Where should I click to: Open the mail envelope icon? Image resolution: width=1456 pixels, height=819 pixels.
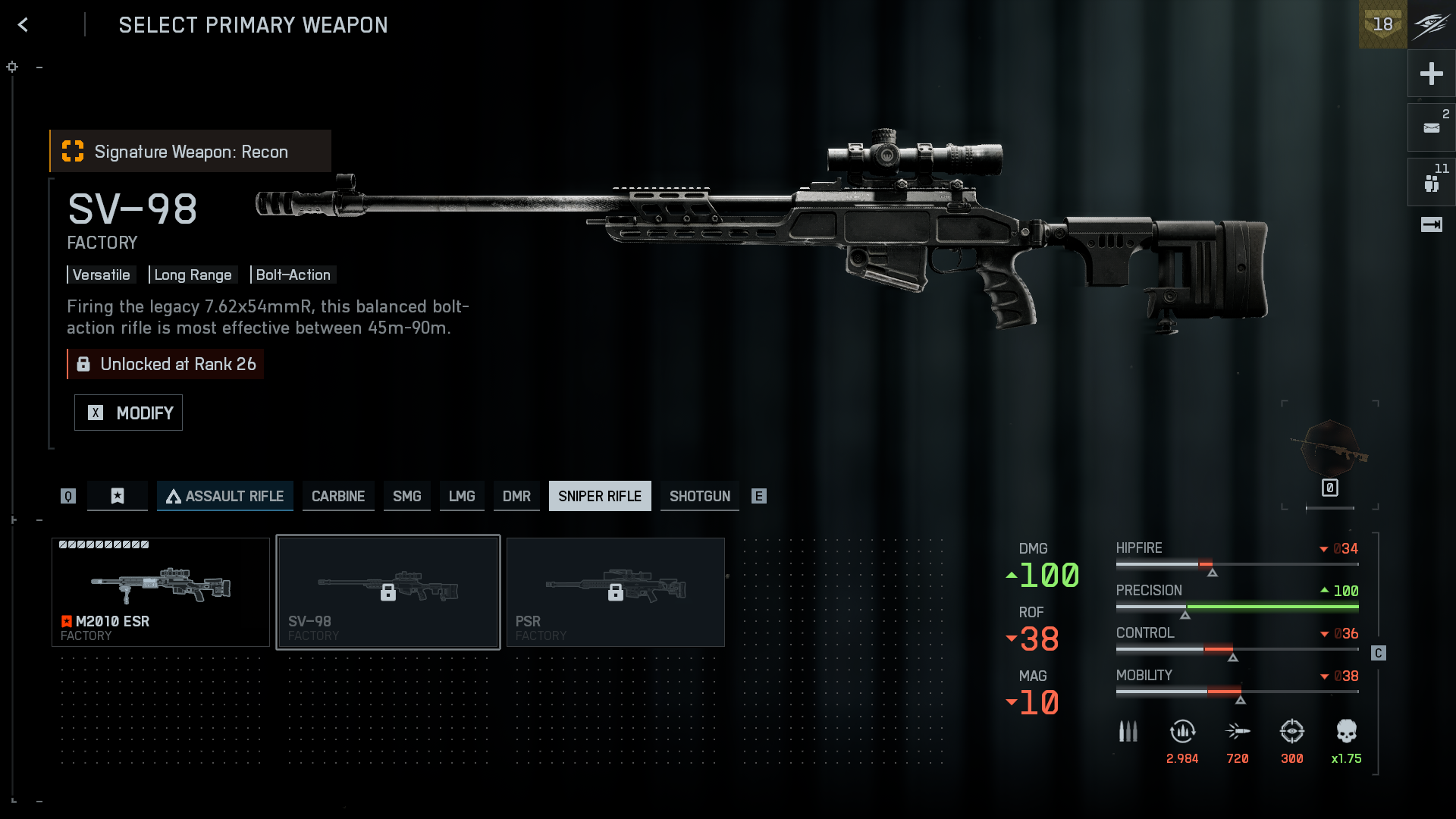[1431, 127]
